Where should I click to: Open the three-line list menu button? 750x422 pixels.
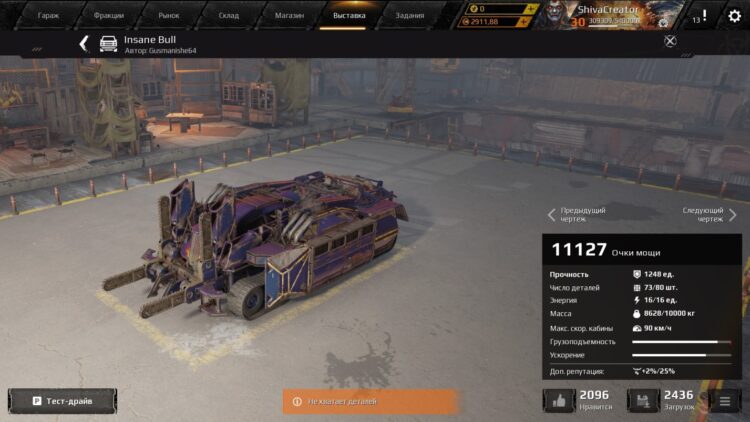[x=723, y=401]
